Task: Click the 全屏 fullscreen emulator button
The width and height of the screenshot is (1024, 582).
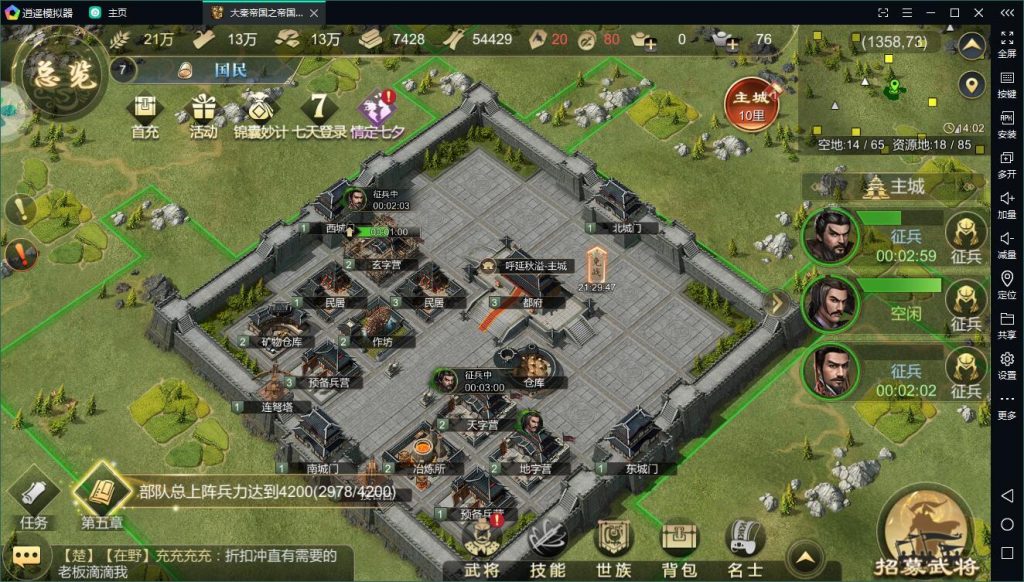Action: [x=1006, y=44]
